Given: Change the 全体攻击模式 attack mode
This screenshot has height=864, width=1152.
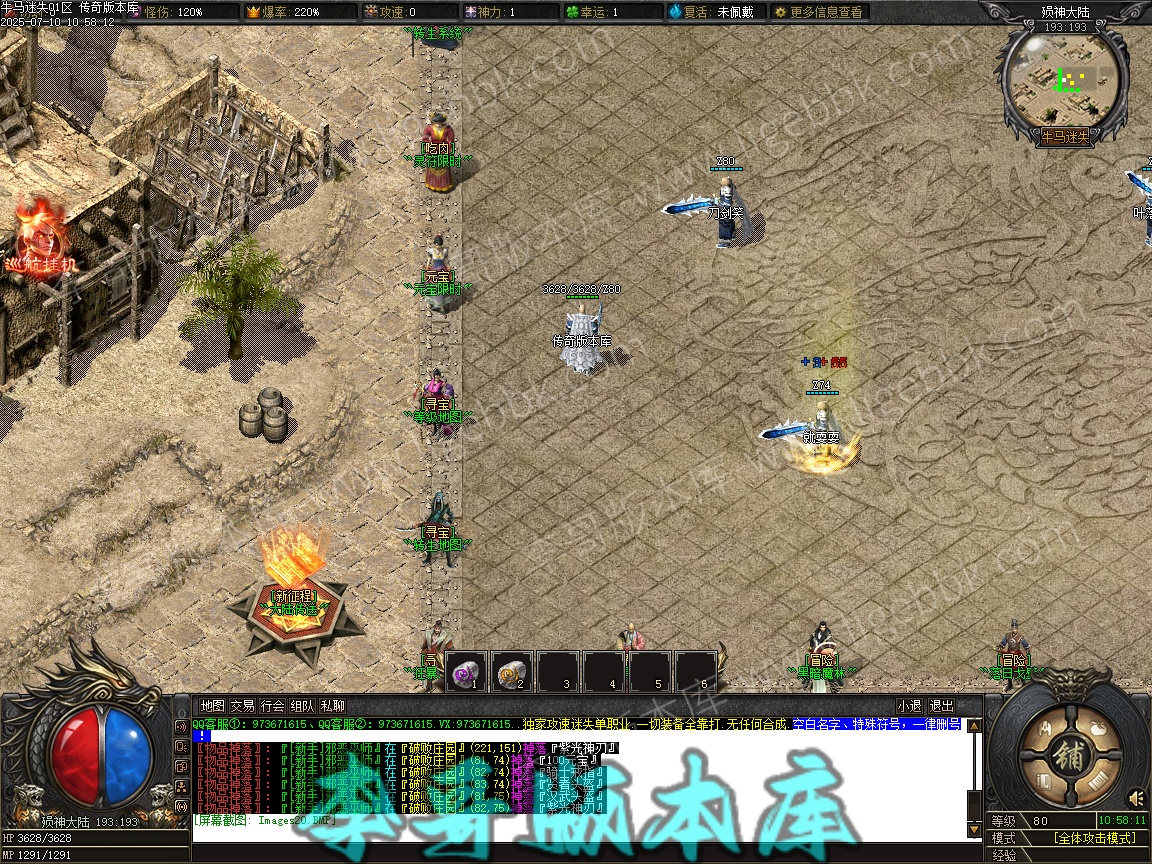Looking at the screenshot, I should pos(1094,838).
